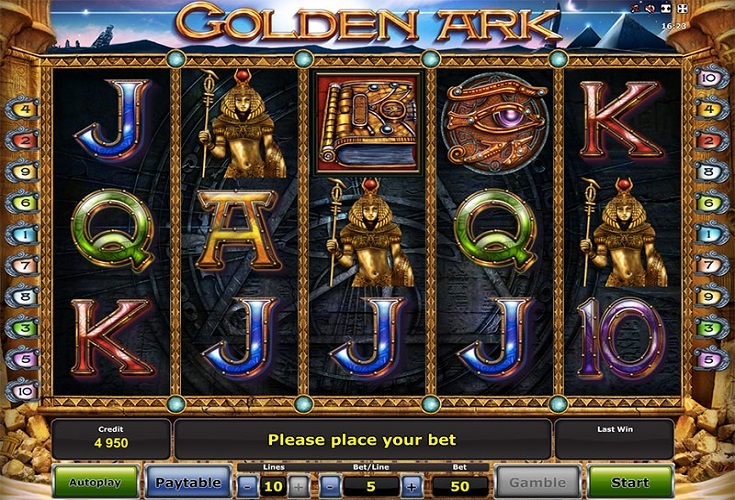Increase the number of Lines
This screenshot has height=500, width=735.
coord(296,485)
